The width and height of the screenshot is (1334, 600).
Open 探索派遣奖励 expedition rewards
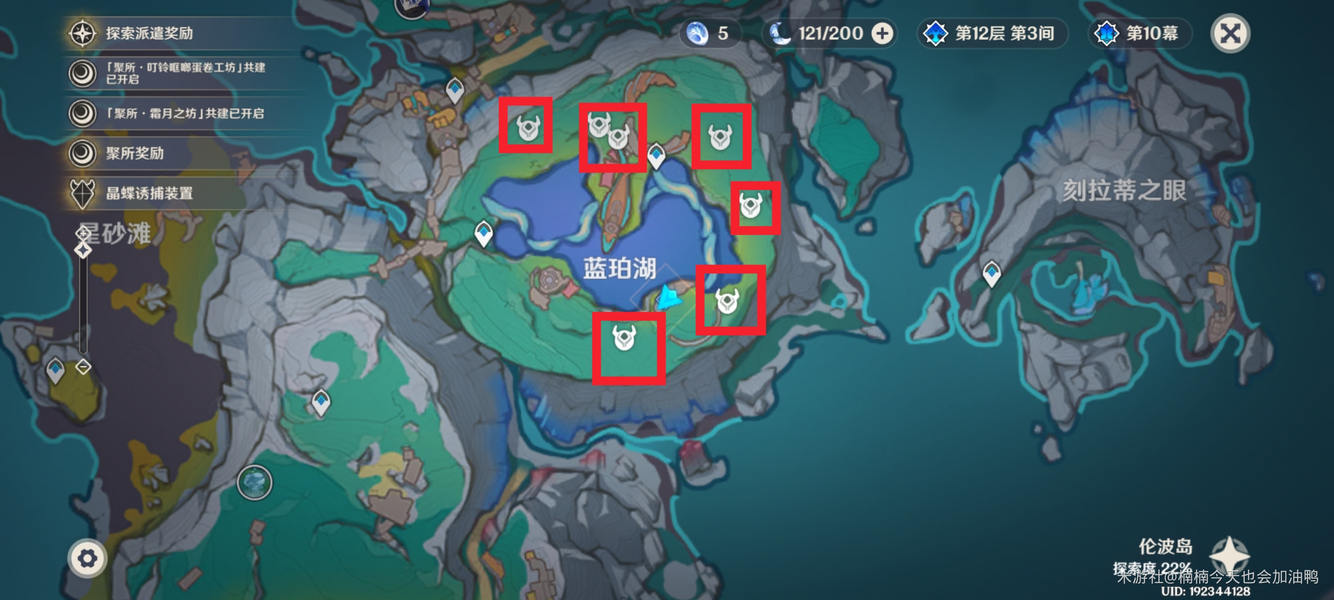coord(150,33)
